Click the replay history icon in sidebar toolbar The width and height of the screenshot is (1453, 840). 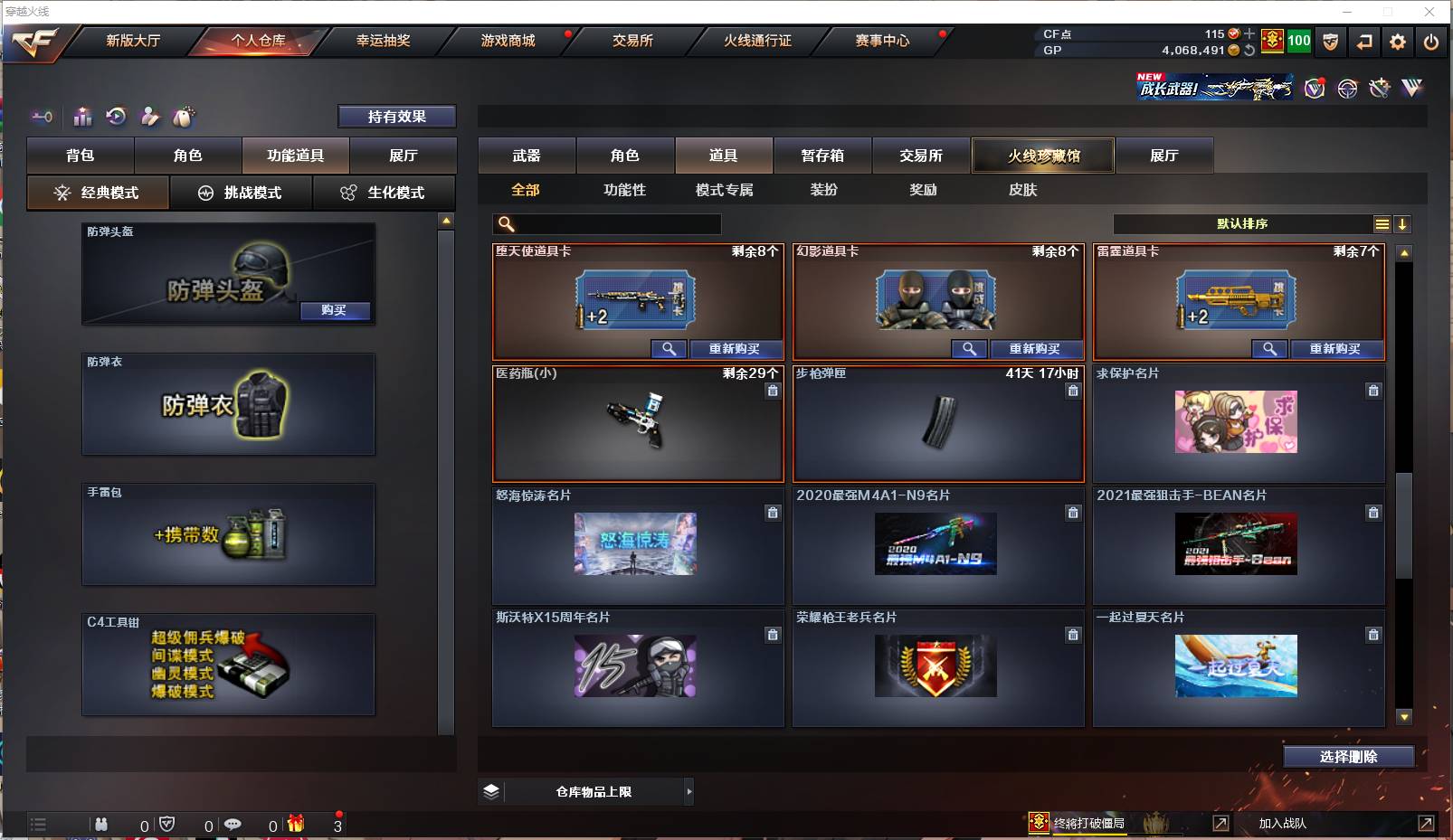point(115,117)
